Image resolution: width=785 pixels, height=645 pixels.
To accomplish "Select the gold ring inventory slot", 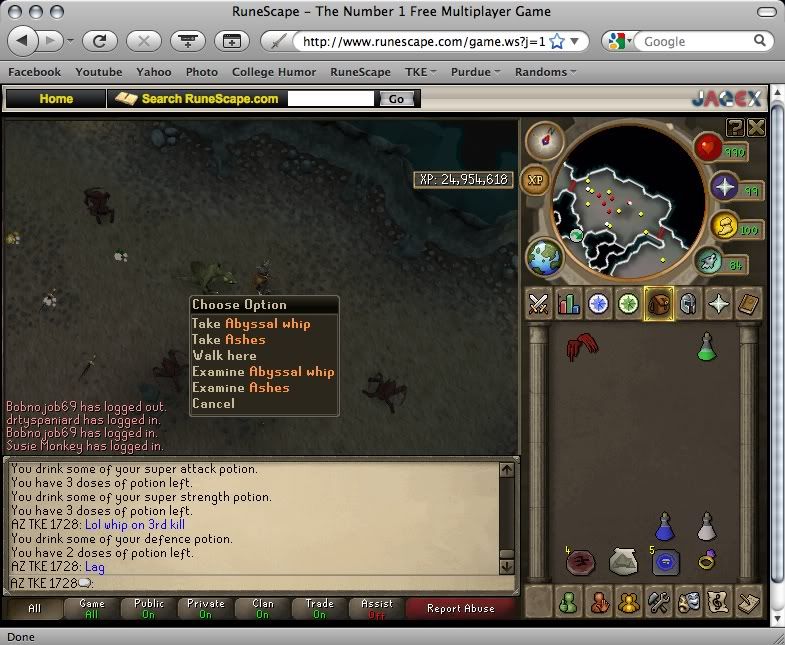I will coord(707,562).
